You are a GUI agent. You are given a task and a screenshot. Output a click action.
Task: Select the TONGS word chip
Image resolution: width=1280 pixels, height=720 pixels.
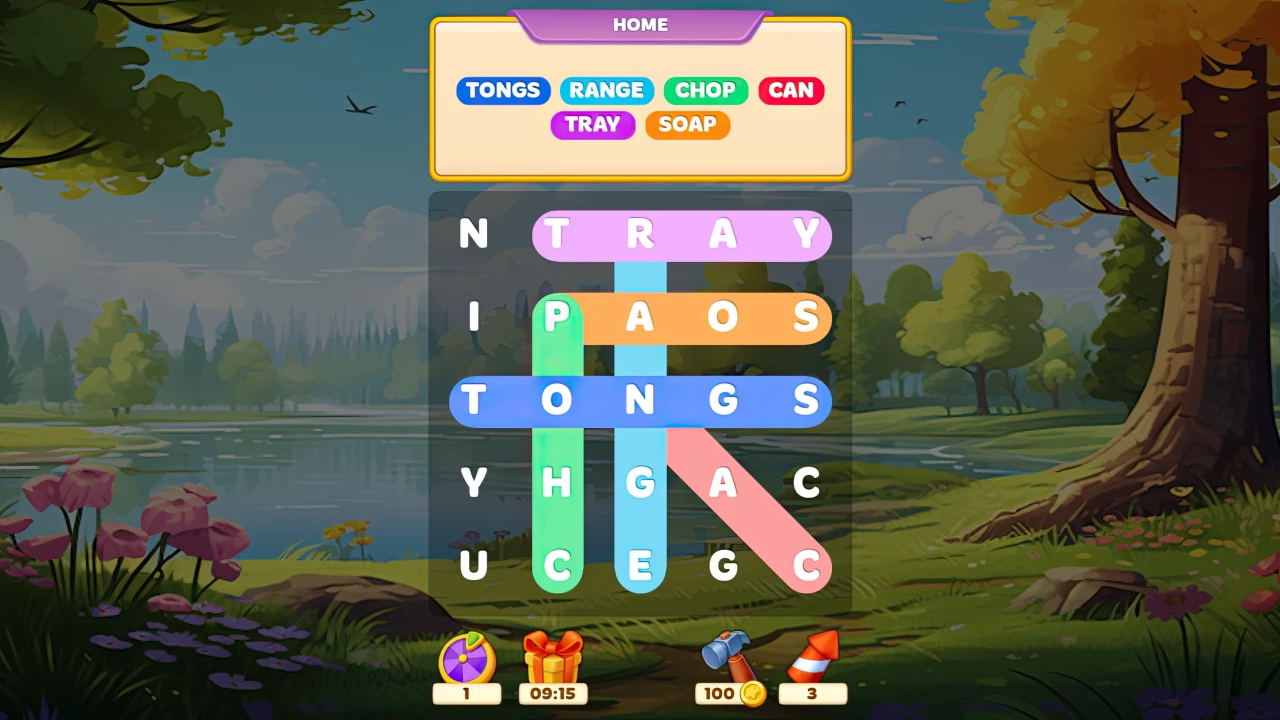[503, 90]
